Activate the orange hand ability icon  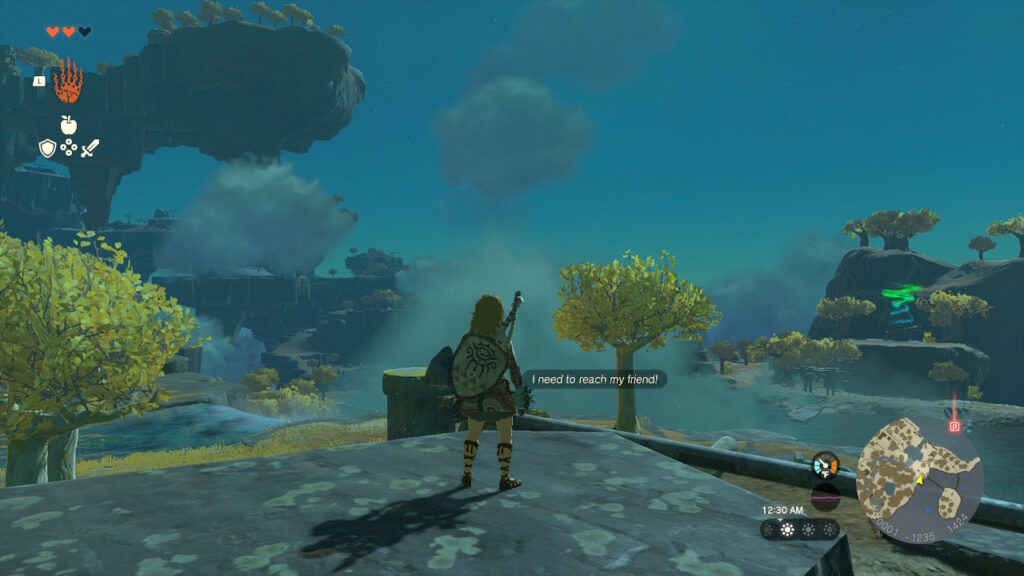point(68,81)
